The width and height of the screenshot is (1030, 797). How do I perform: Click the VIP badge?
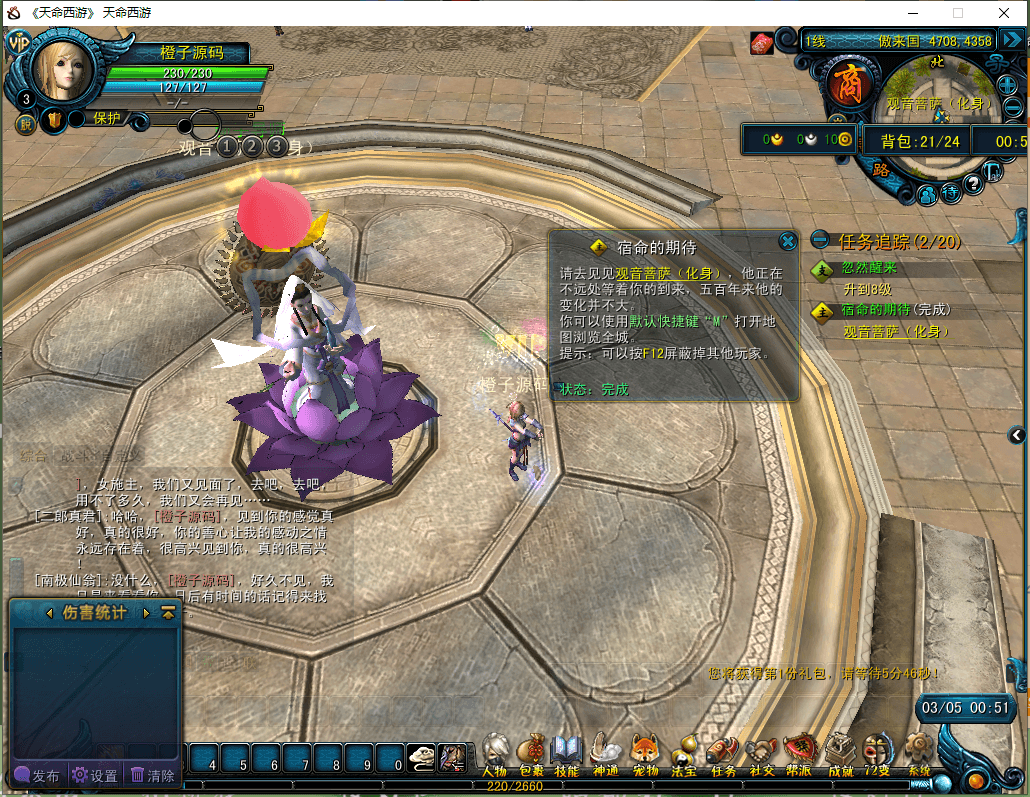tap(17, 42)
